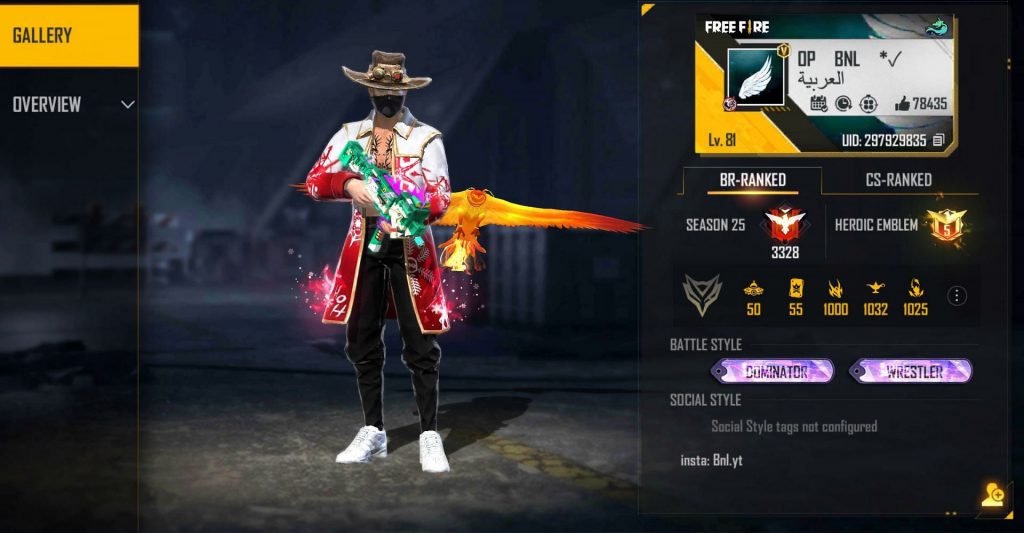Select the Dominator battle style tag
Viewport: 1024px width, 533px height.
tap(773, 372)
